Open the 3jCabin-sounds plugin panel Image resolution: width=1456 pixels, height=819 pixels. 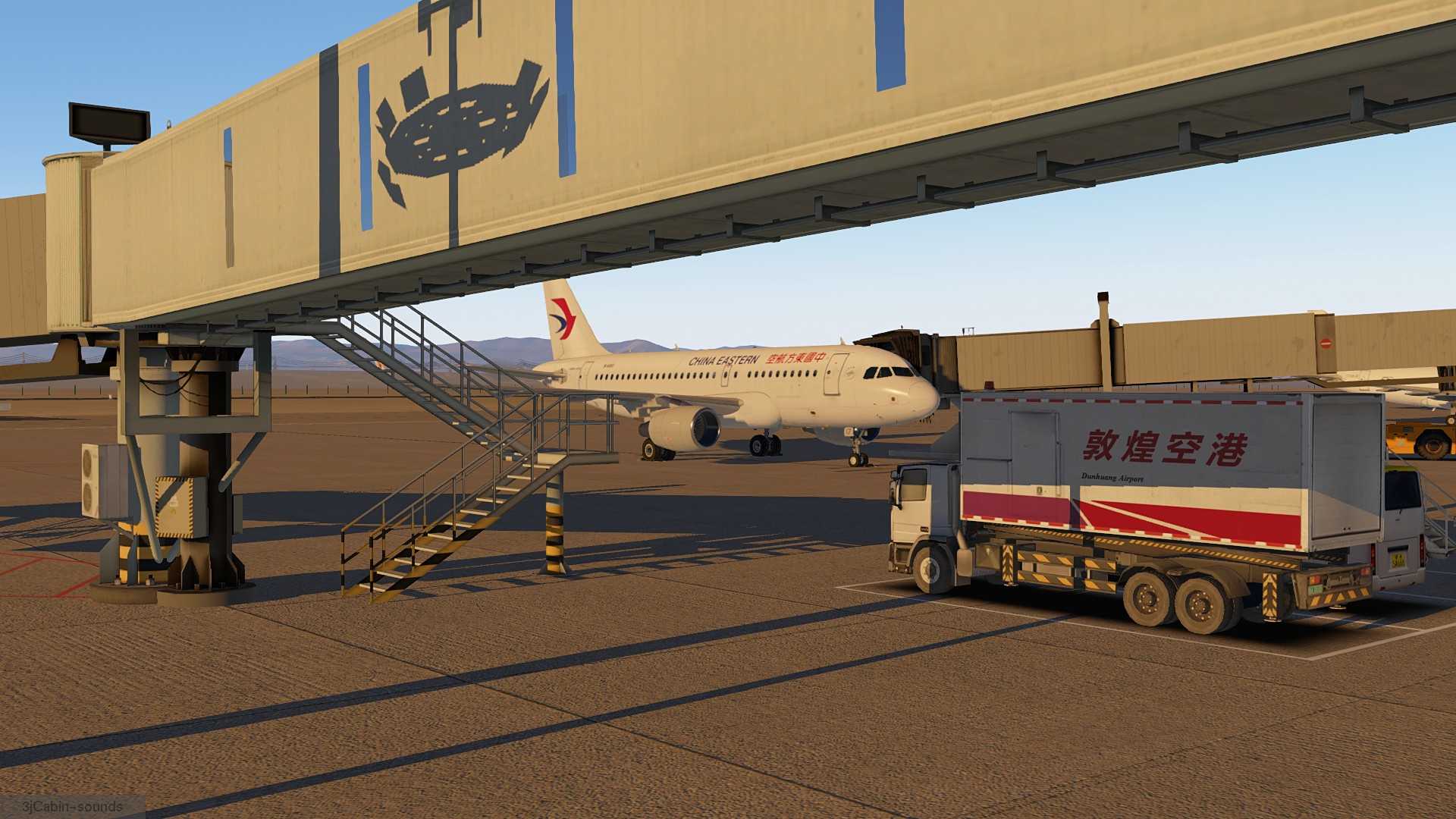point(73,806)
